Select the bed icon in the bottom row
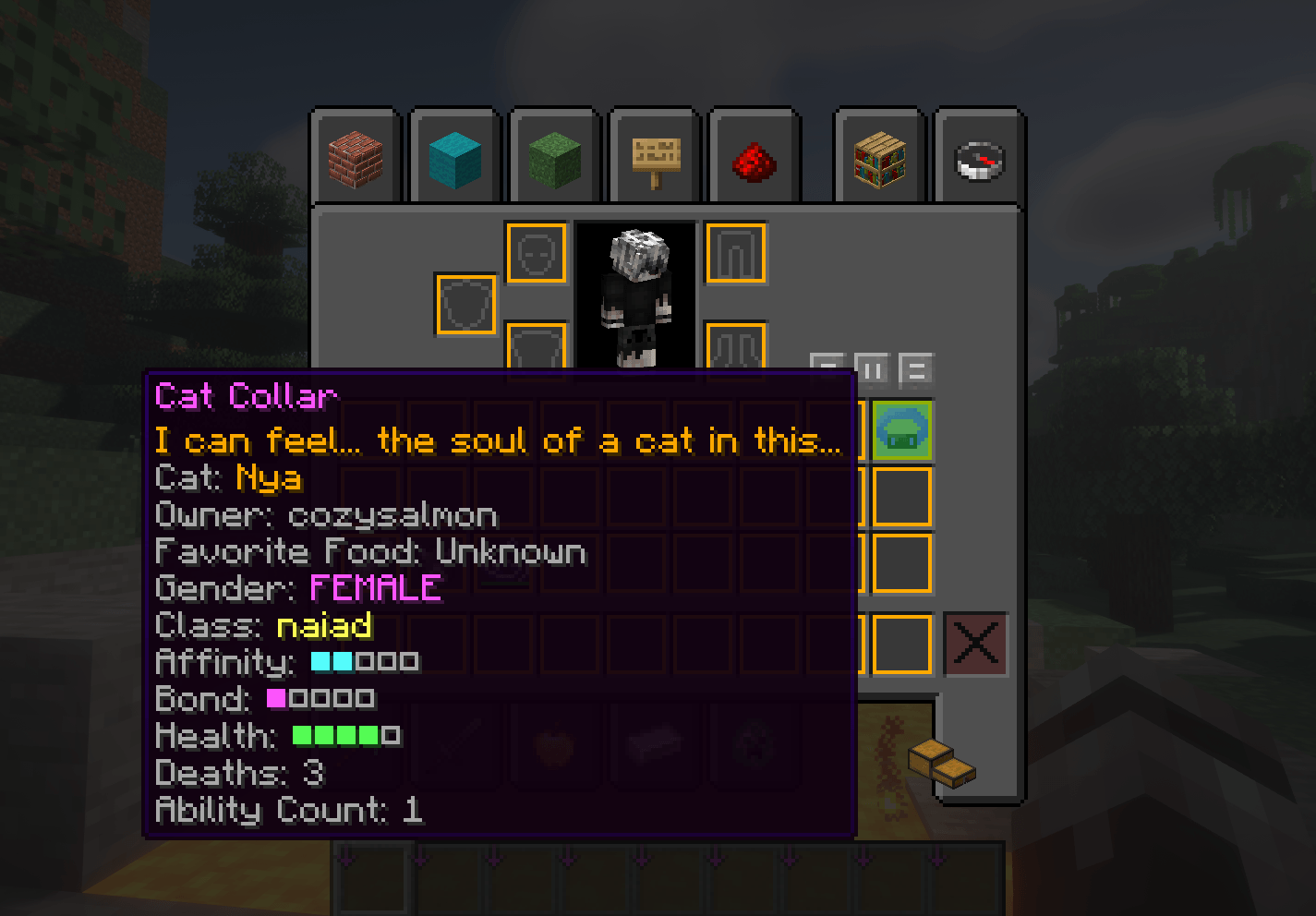Image resolution: width=1316 pixels, height=916 pixels. click(x=655, y=743)
